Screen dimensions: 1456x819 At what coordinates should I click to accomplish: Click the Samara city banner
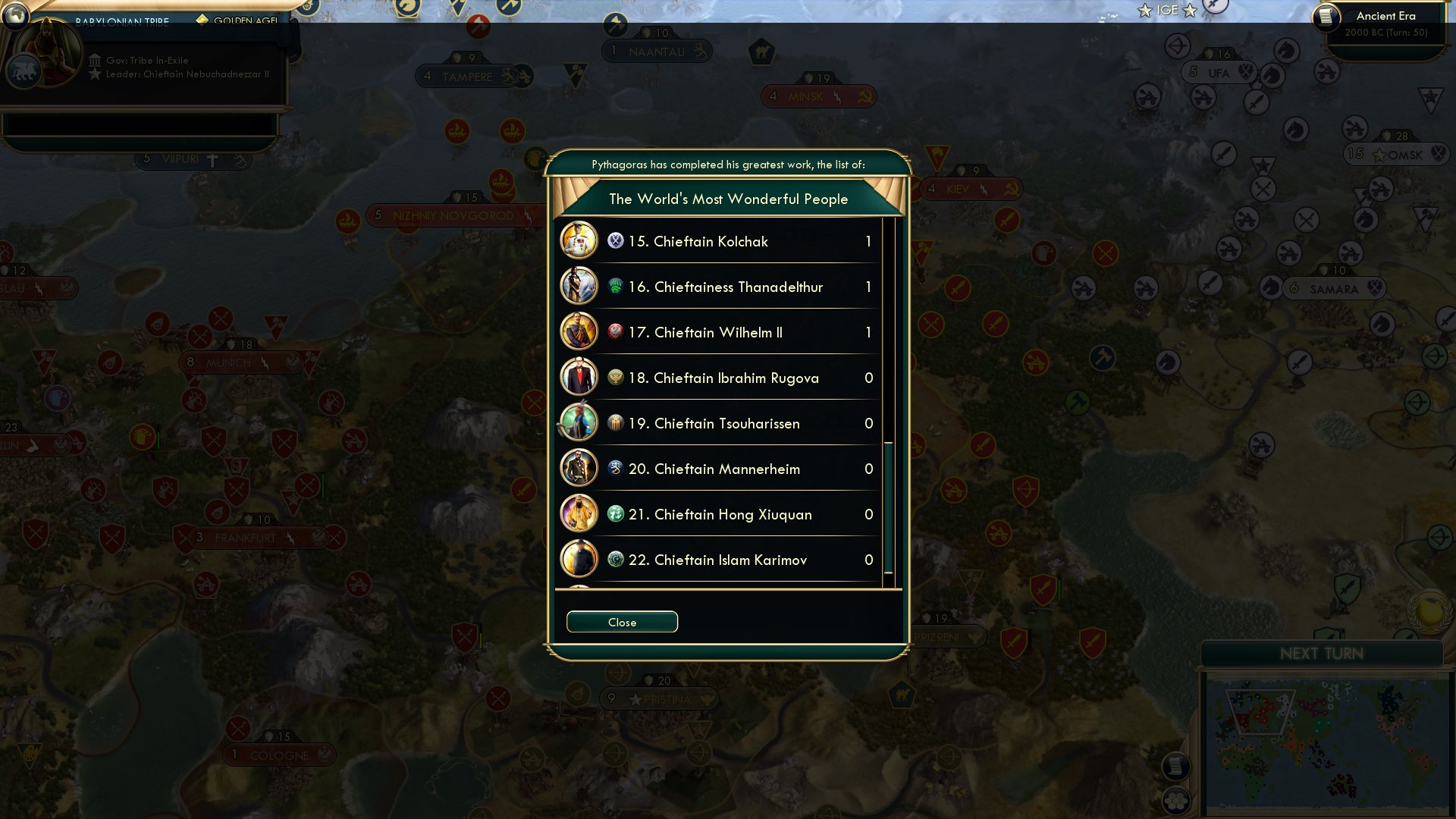1333,288
